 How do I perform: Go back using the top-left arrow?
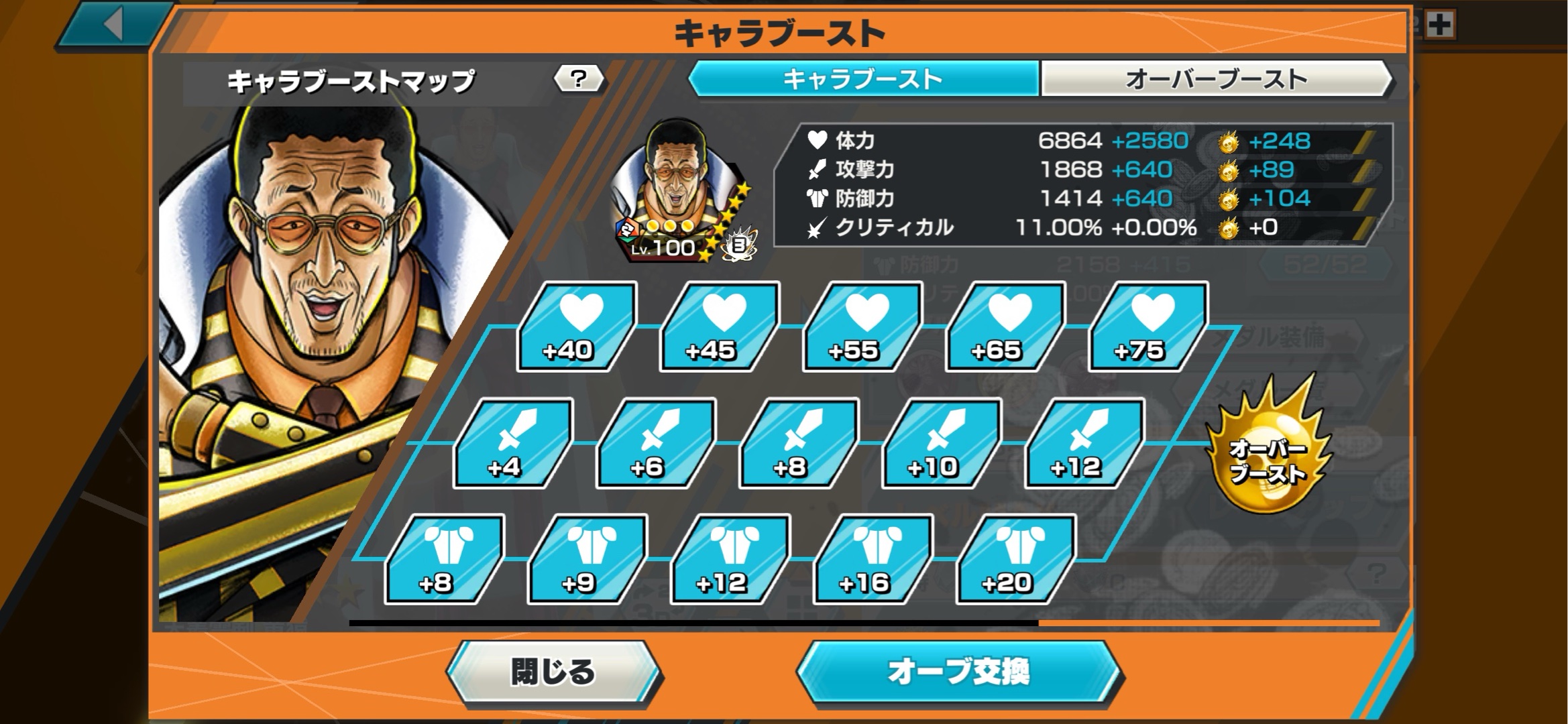pyautogui.click(x=114, y=25)
